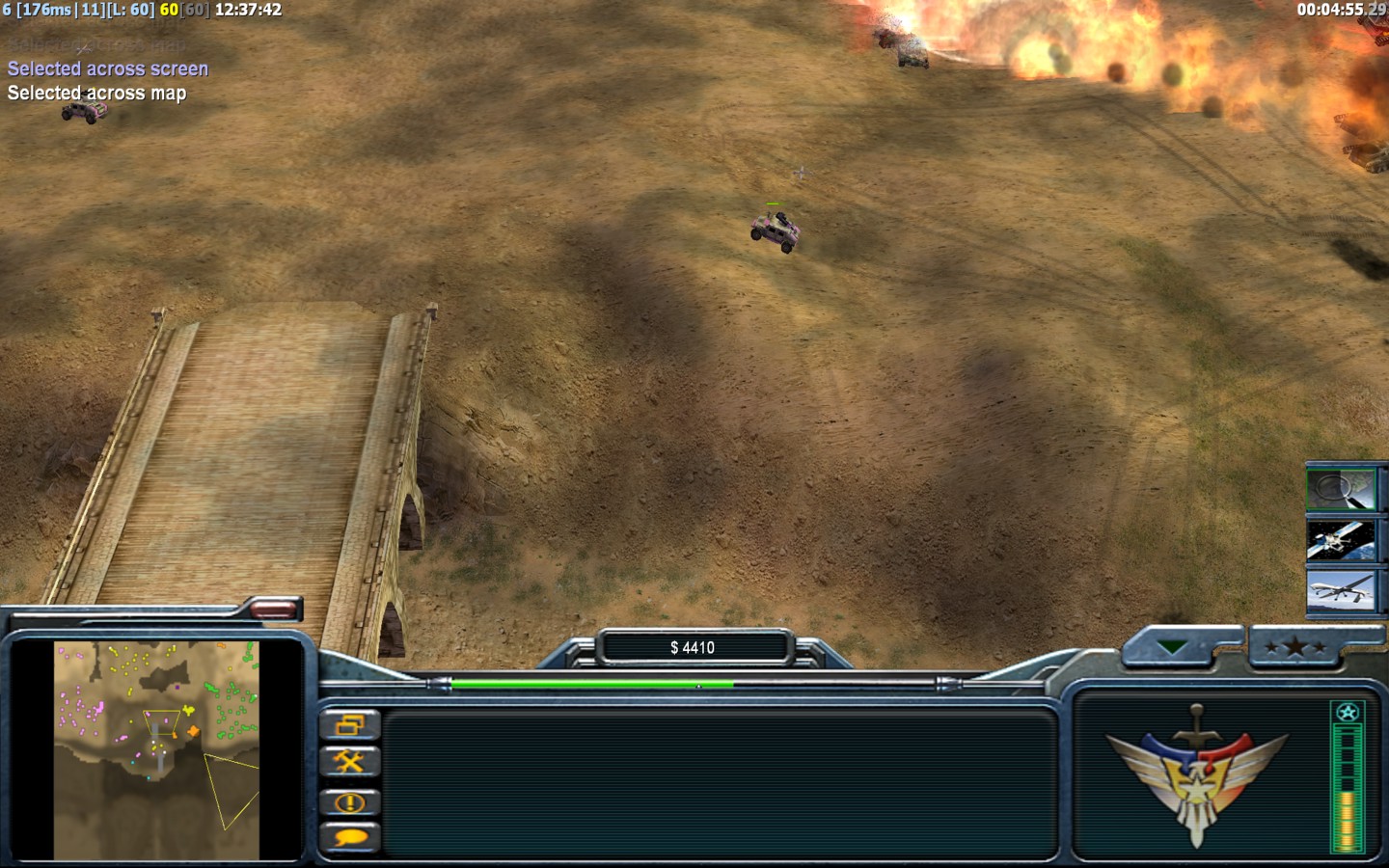Viewport: 1389px width, 868px height.
Task: Toggle the green down-arrow panel button
Action: pos(1173,647)
